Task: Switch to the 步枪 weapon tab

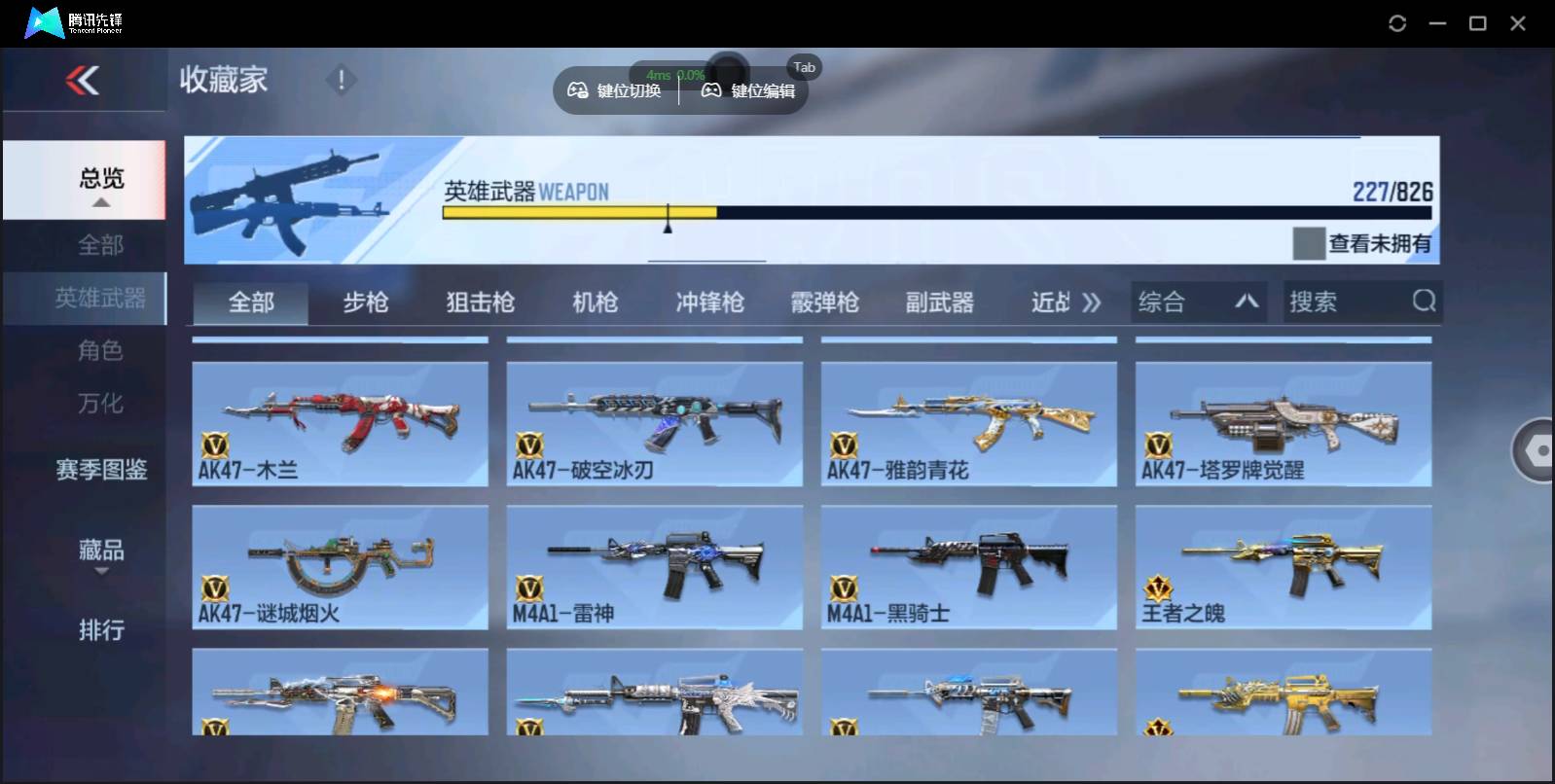Action: click(x=367, y=302)
